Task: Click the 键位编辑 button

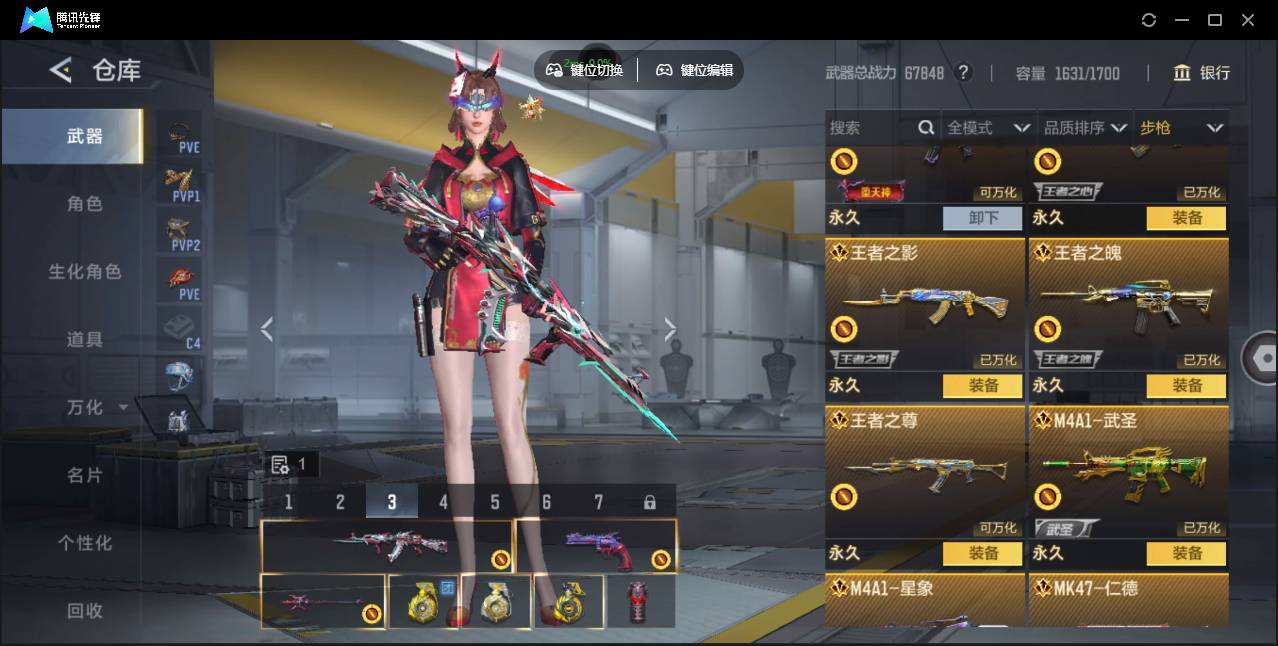Action: pyautogui.click(x=694, y=70)
